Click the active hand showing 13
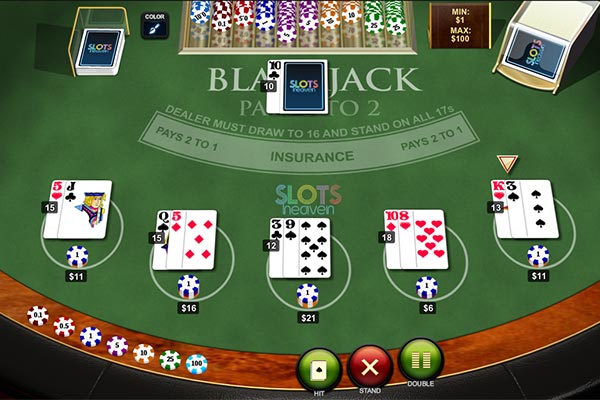The image size is (600, 400). [x=523, y=209]
